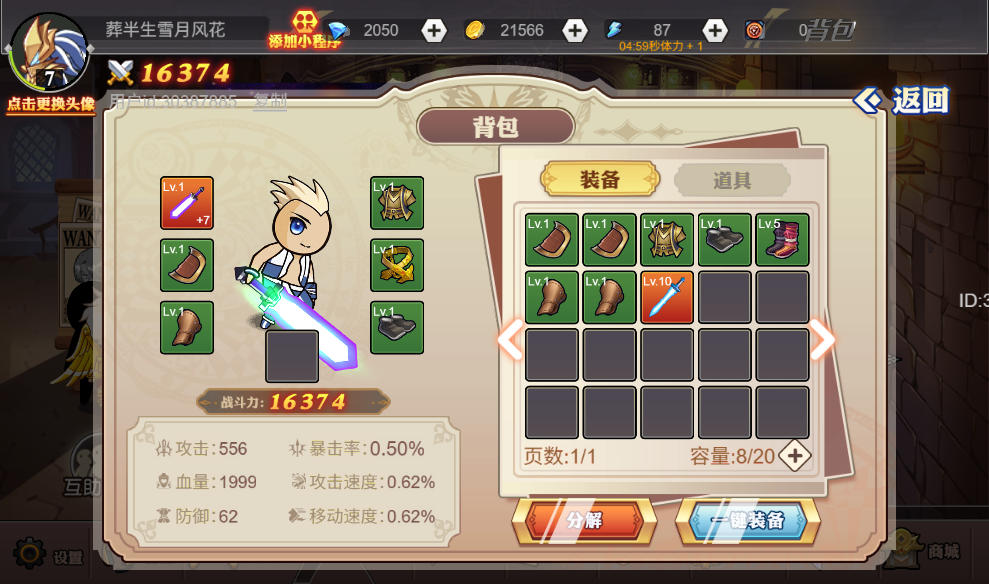Switch to the 道具 items tab
The width and height of the screenshot is (989, 584).
[x=732, y=180]
